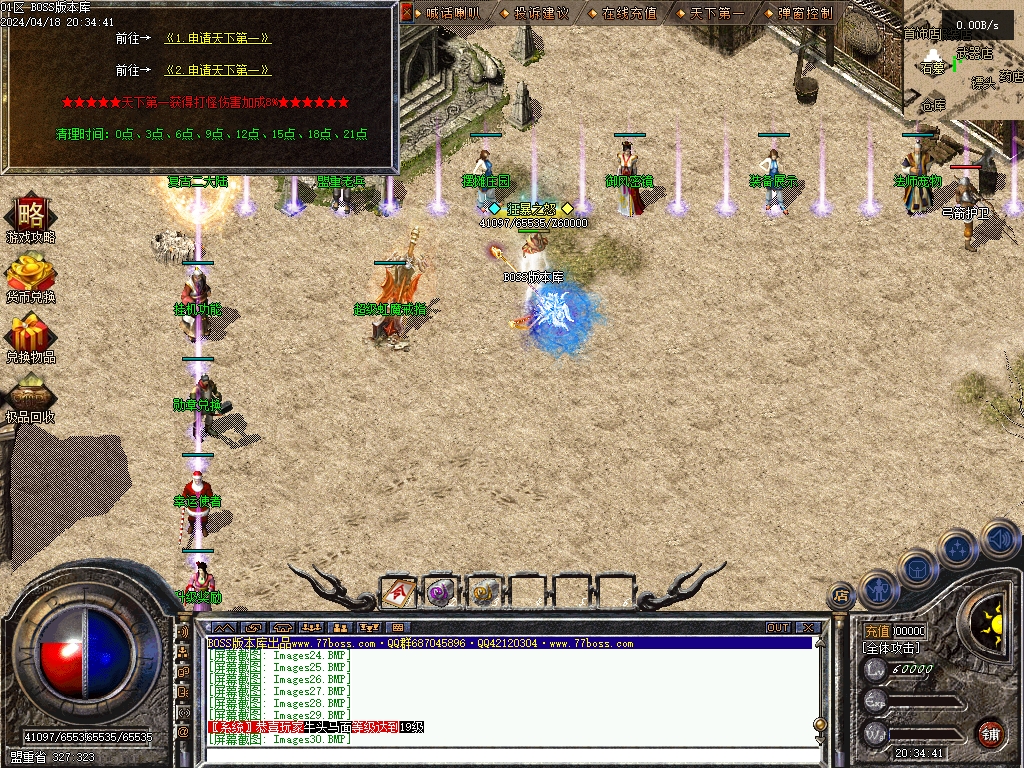Click the 充值 recharge button
Image resolution: width=1024 pixels, height=768 pixels.
click(x=876, y=632)
